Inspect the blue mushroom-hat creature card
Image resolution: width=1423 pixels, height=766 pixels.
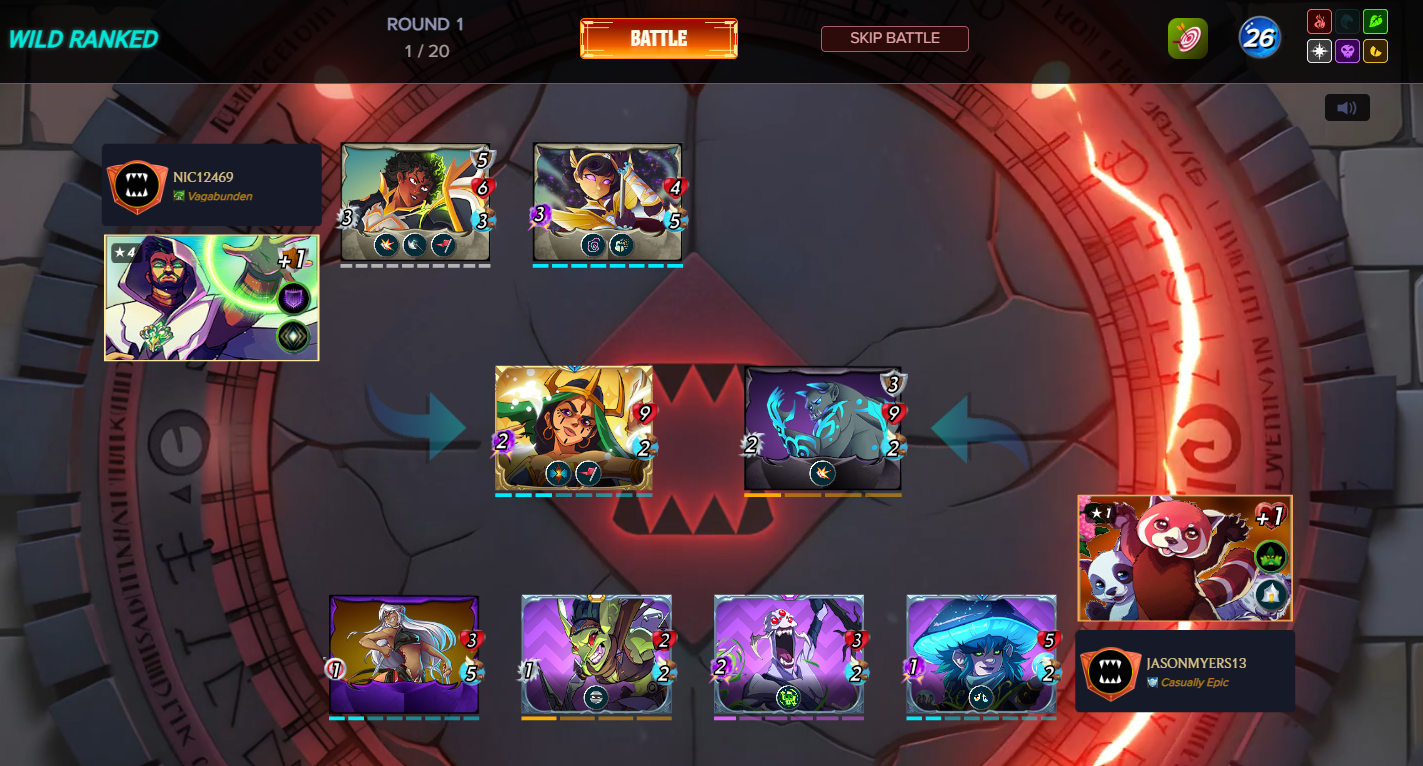(981, 655)
